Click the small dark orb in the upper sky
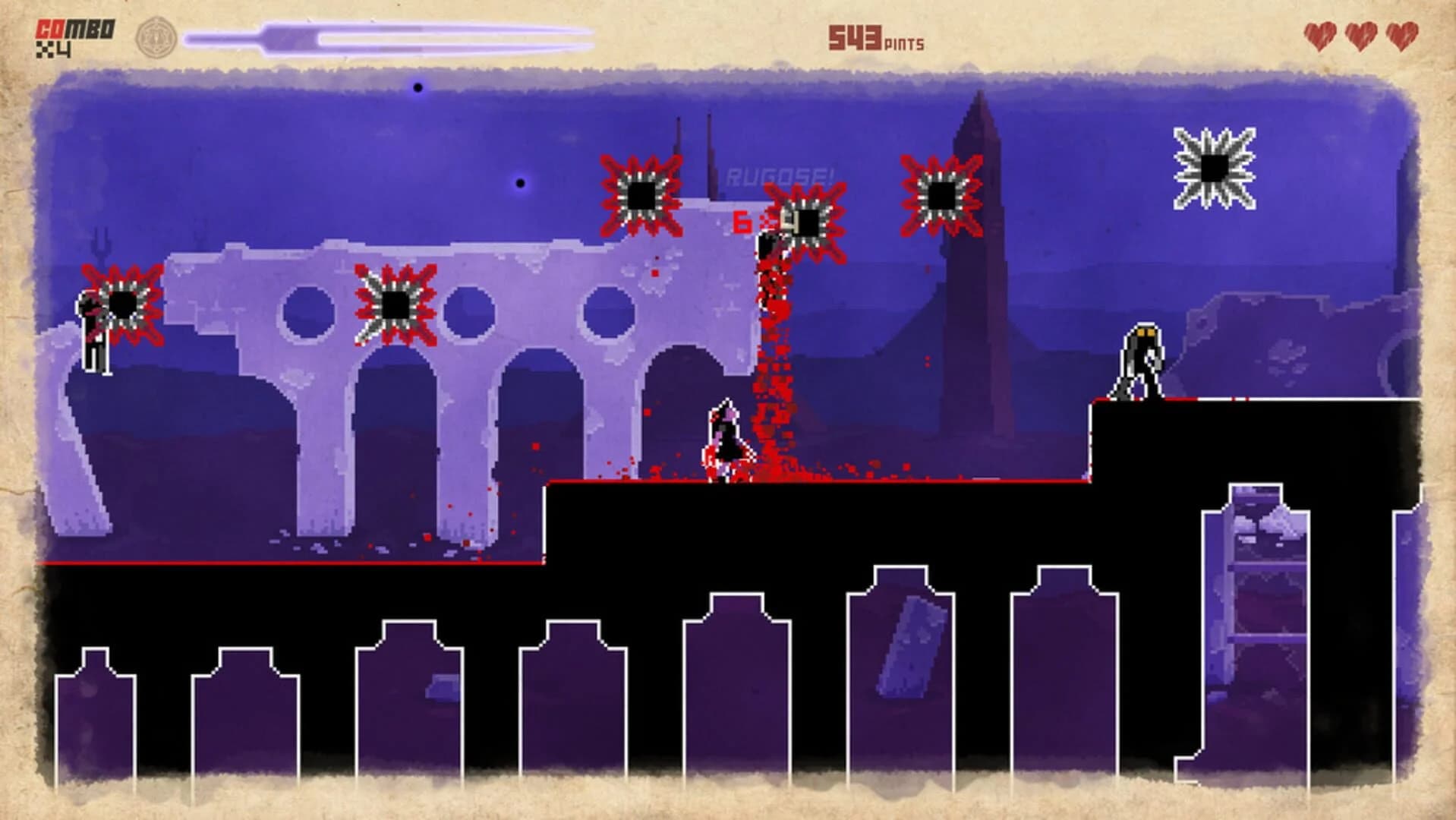 pos(416,87)
